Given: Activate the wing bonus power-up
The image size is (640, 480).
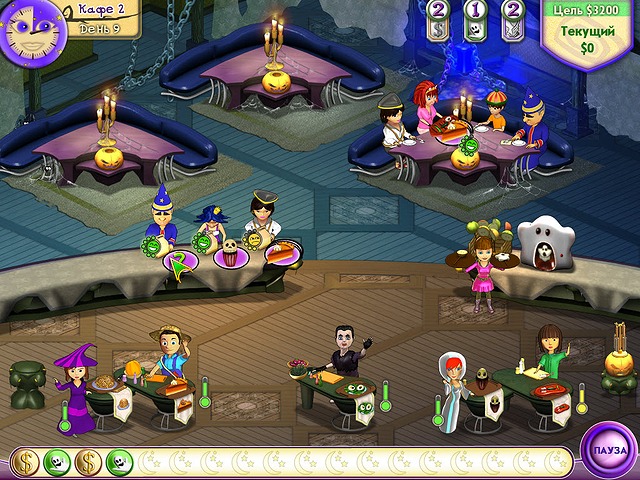Looking at the screenshot, I should coord(513,26).
